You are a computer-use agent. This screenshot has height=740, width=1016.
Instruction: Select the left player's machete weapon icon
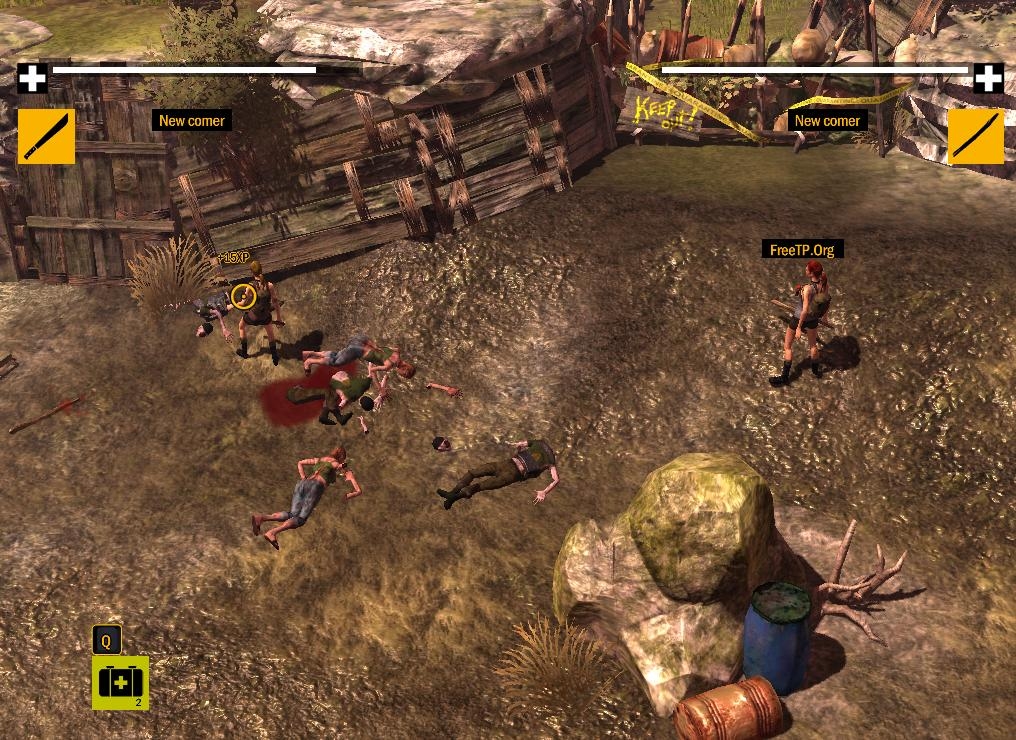(x=46, y=136)
